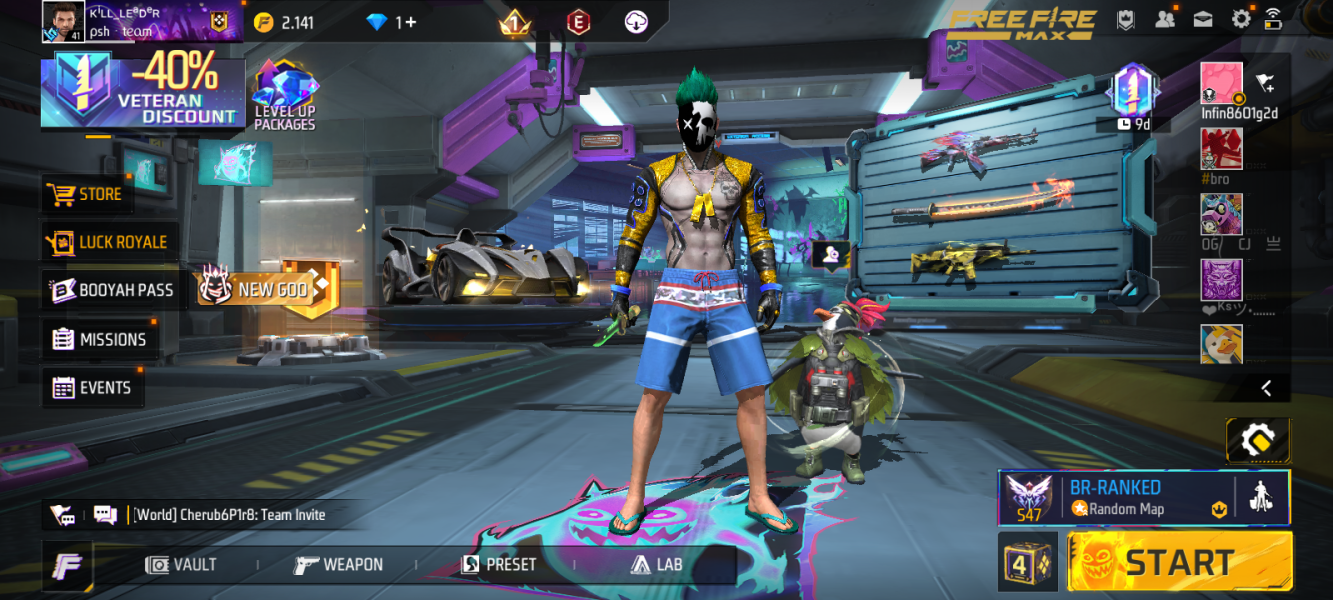
Task: Open the Preset section
Action: [498, 565]
